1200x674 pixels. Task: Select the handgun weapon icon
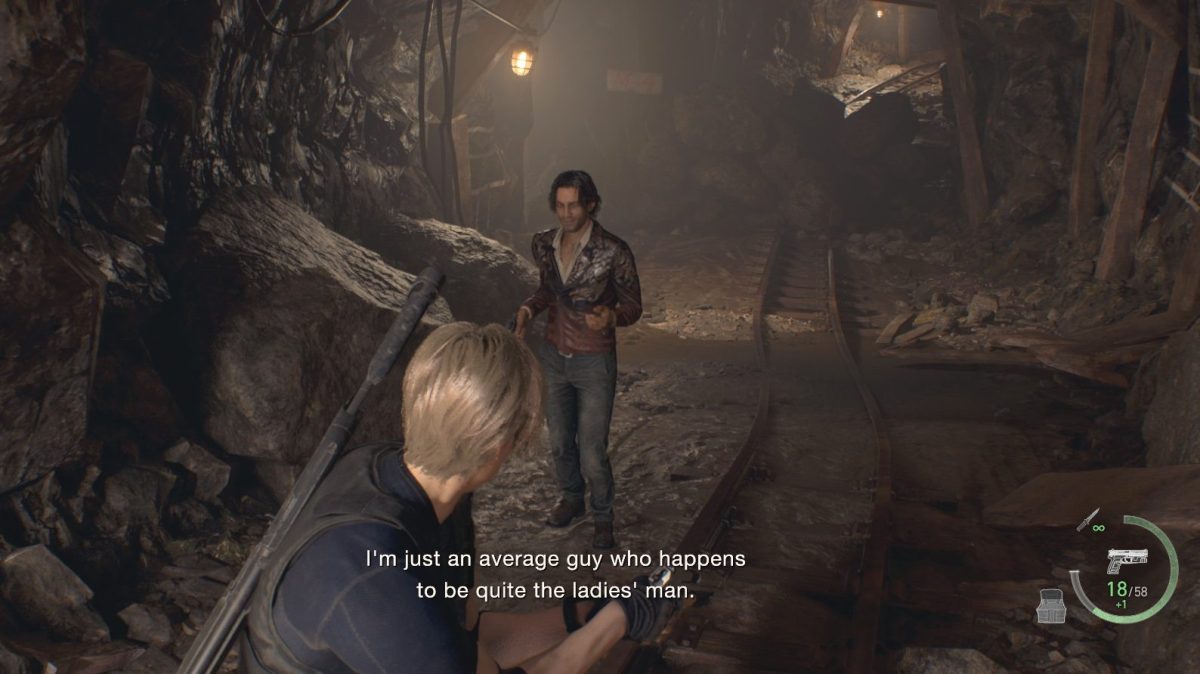[x=1126, y=561]
